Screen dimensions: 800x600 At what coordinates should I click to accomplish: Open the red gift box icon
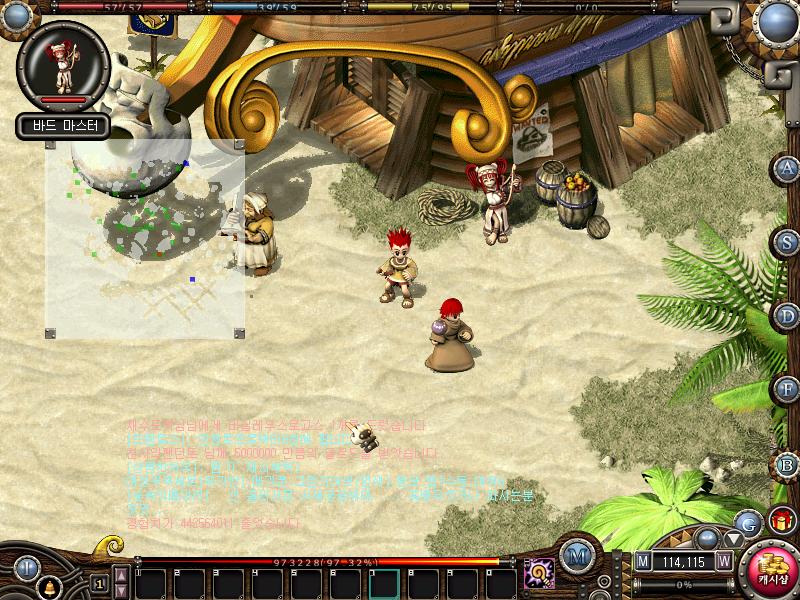point(782,521)
